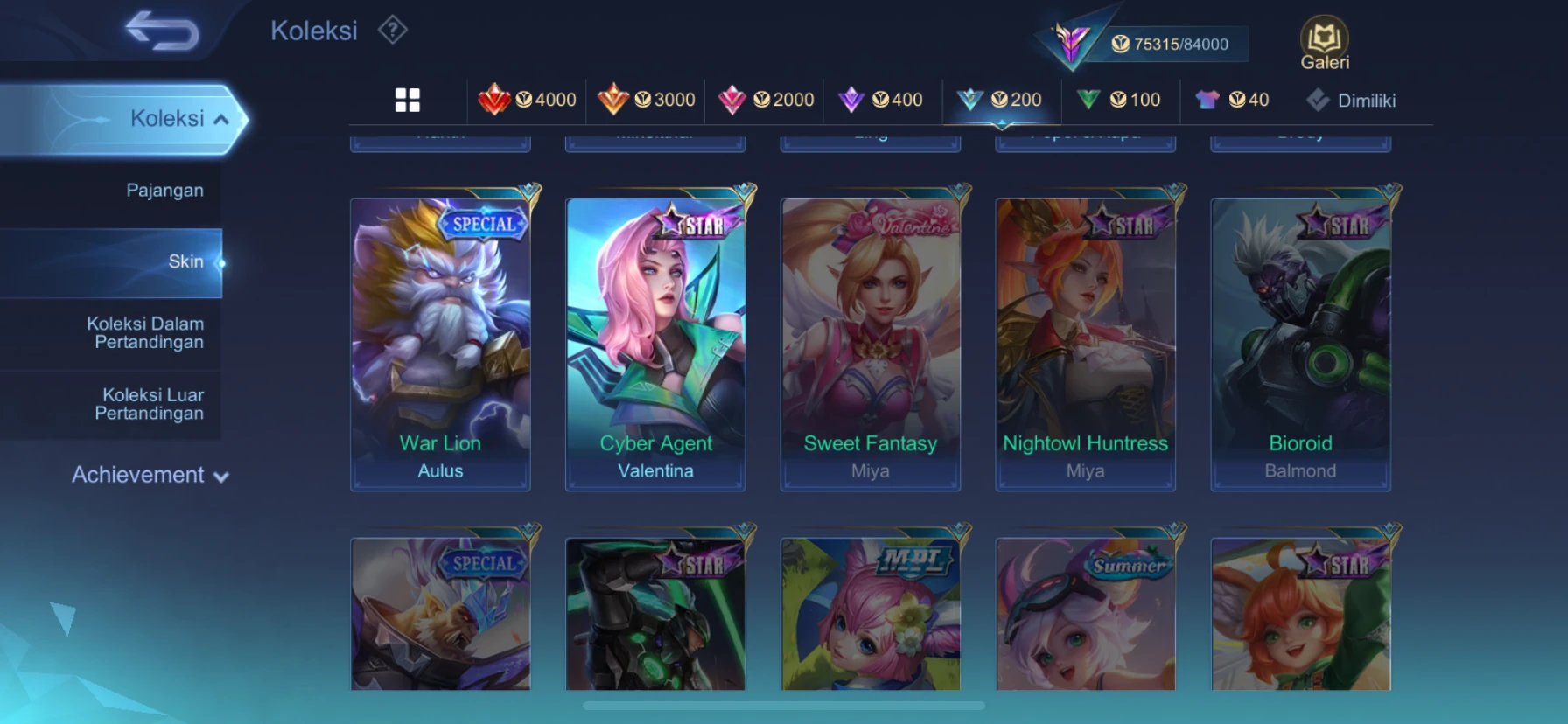Viewport: 1568px width, 724px height.
Task: Show all skins with the grid filter
Action: pos(408,101)
